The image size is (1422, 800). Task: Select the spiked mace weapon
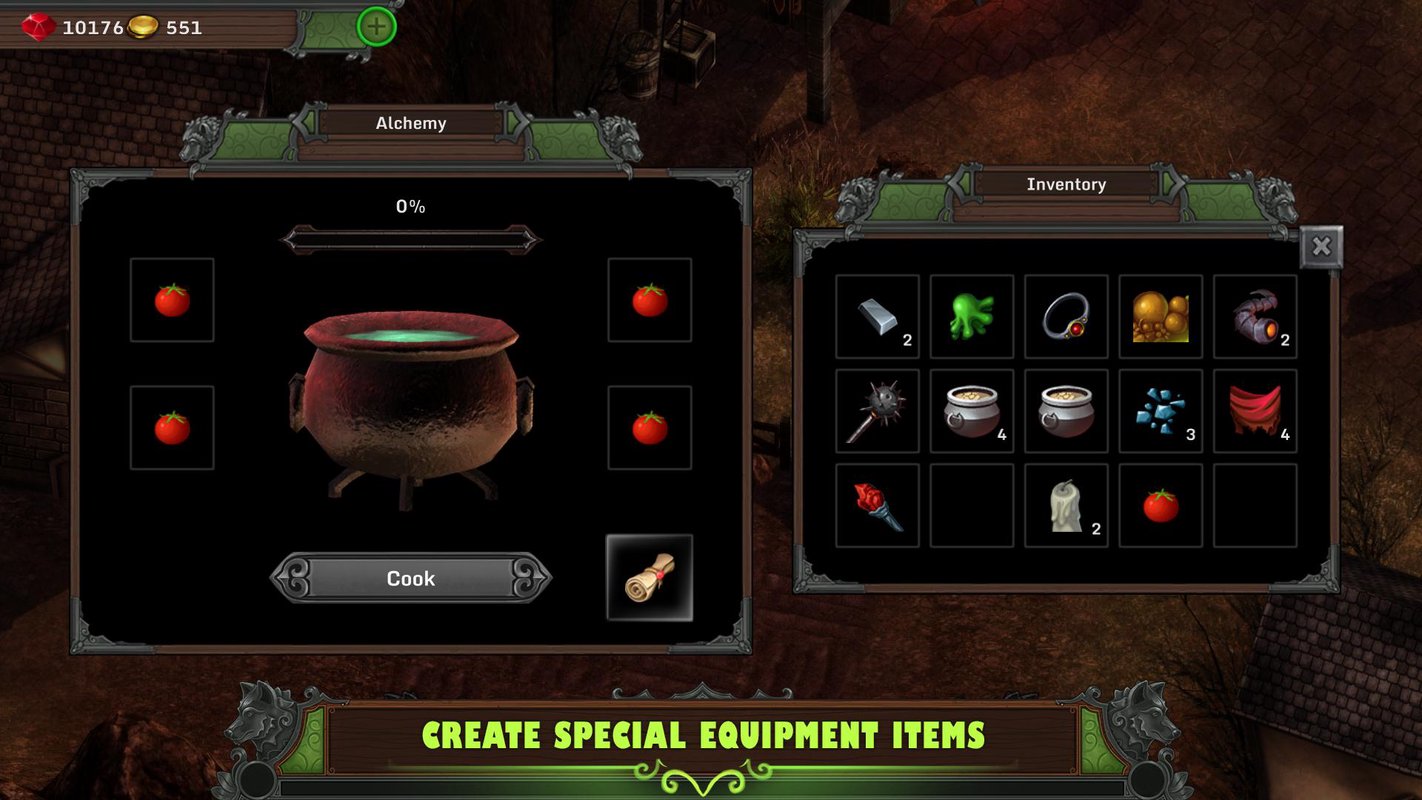(x=877, y=410)
